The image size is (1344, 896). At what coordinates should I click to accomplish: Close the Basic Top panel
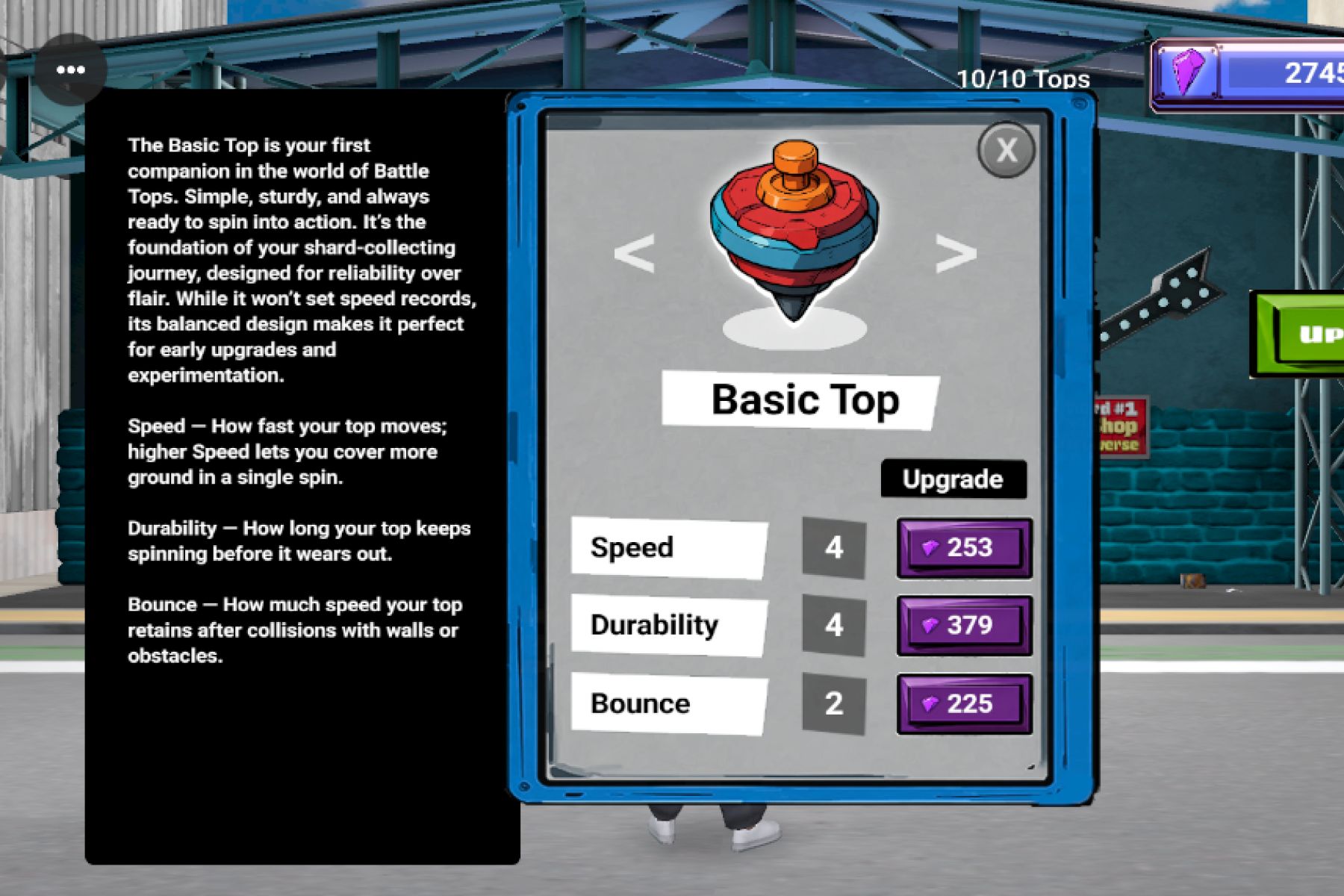pyautogui.click(x=1006, y=150)
